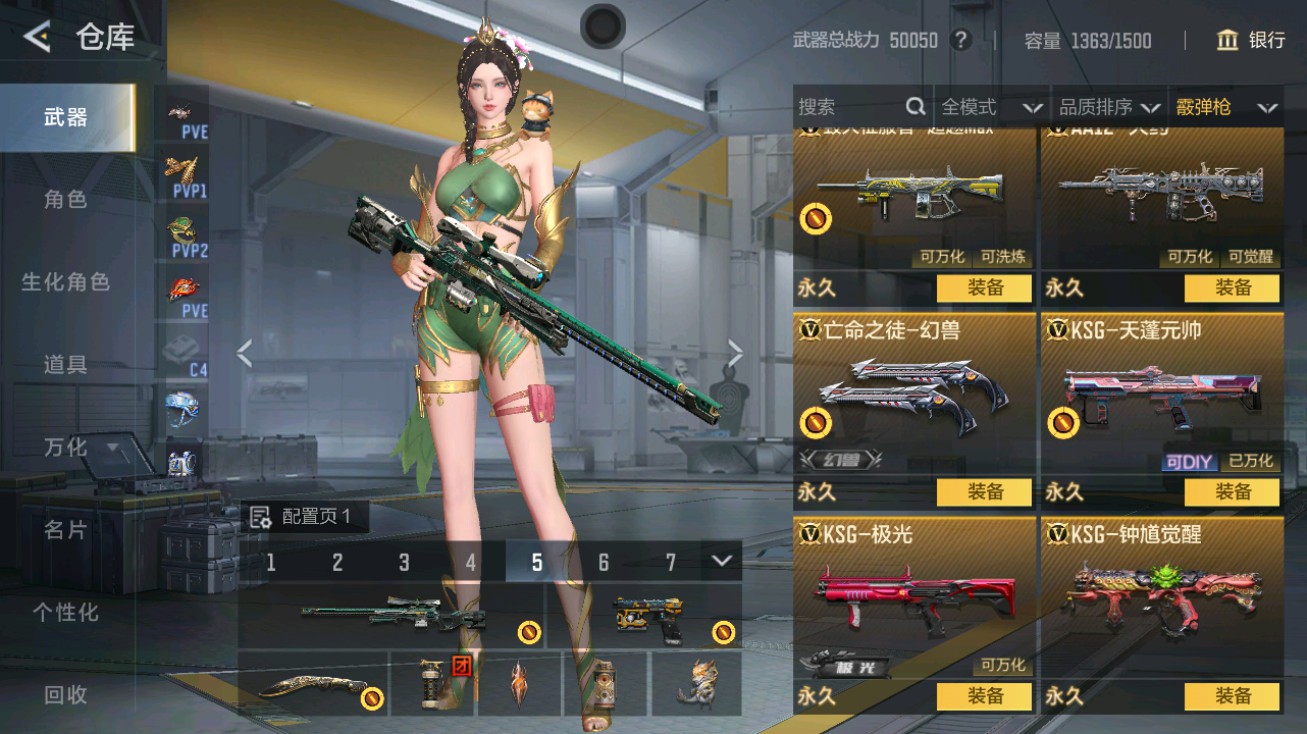
Task: Equip the KSG-极光 shotgun
Action: (984, 696)
